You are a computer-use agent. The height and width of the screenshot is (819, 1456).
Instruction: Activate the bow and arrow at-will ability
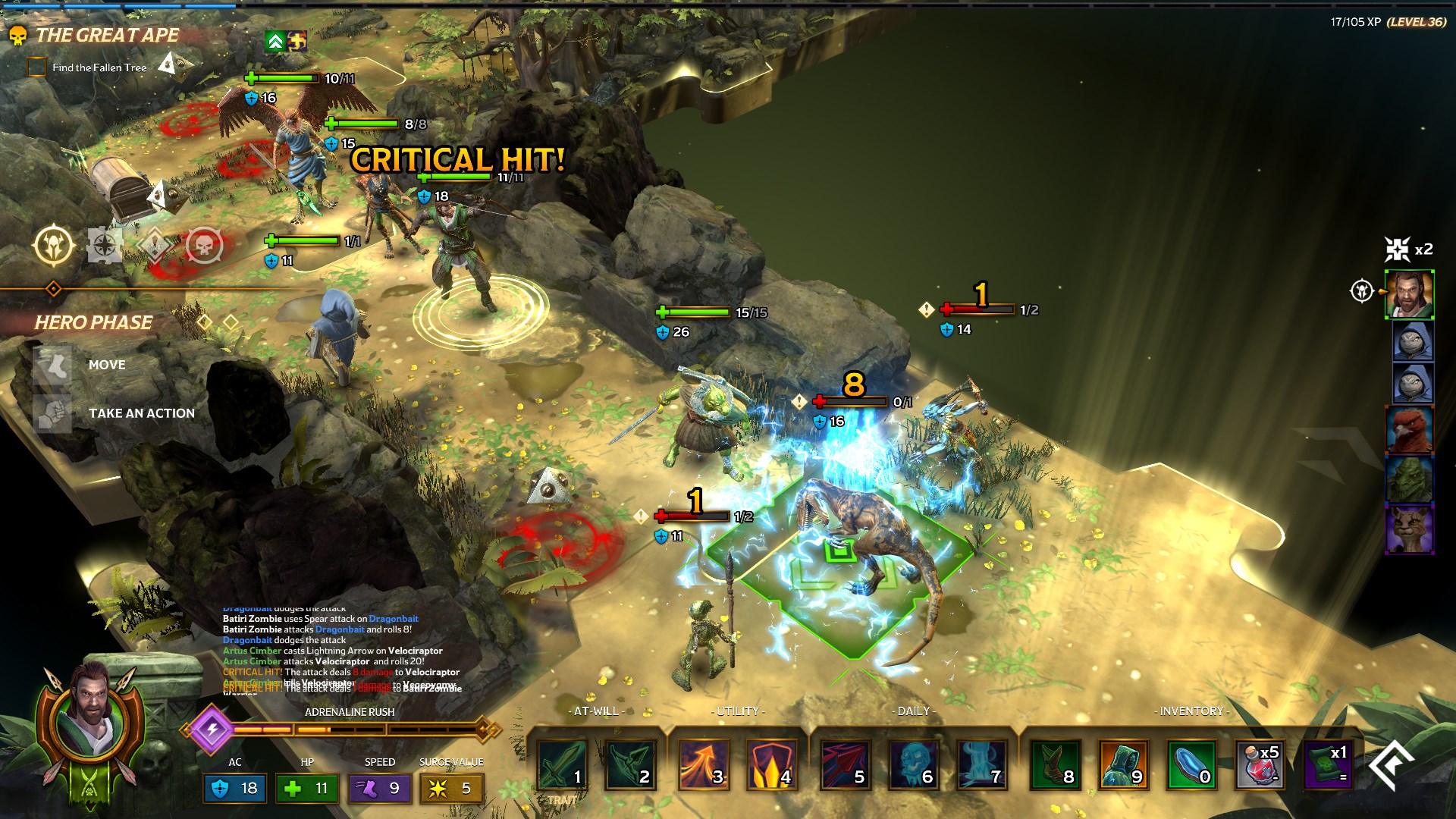tap(630, 764)
